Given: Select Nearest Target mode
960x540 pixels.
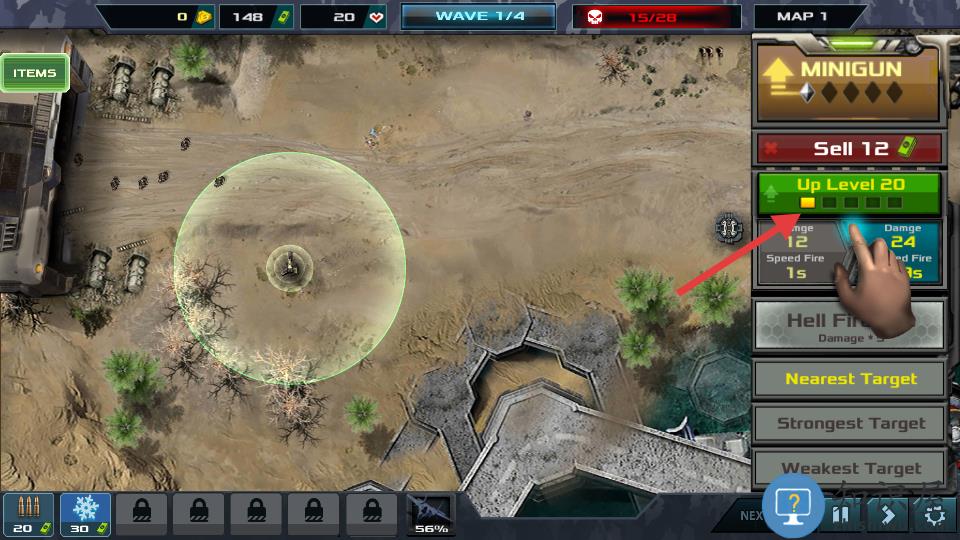Looking at the screenshot, I should click(x=849, y=379).
